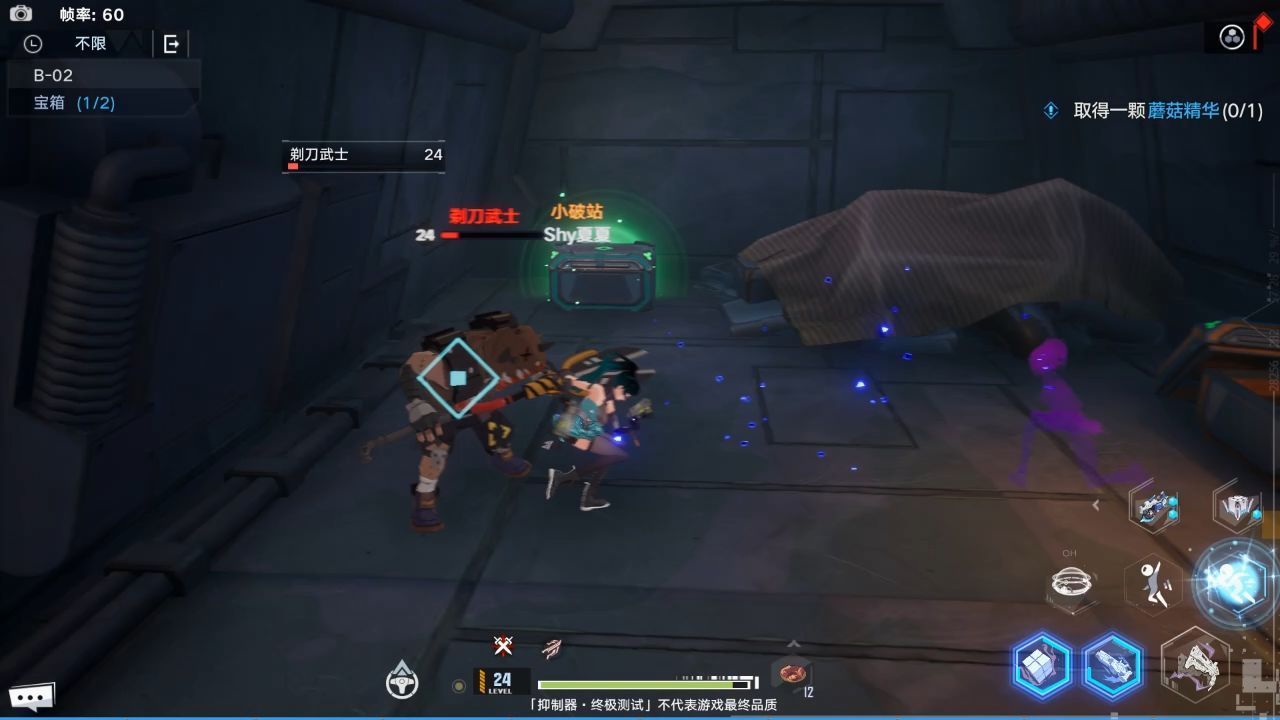The height and width of the screenshot is (720, 1280).
Task: Activate the glowing cube skill
Action: (x=1042, y=665)
